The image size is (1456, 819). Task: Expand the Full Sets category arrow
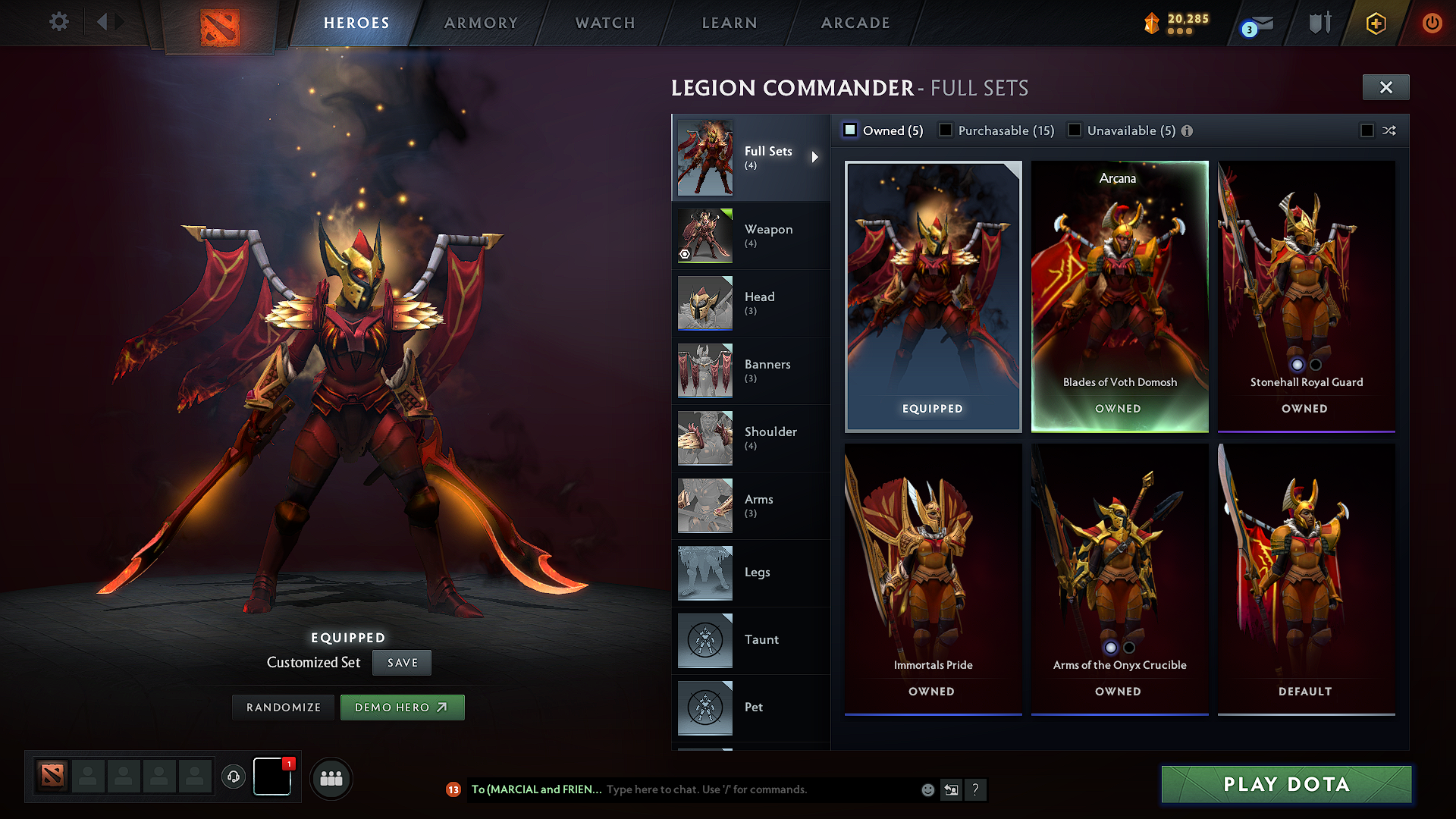tap(816, 157)
